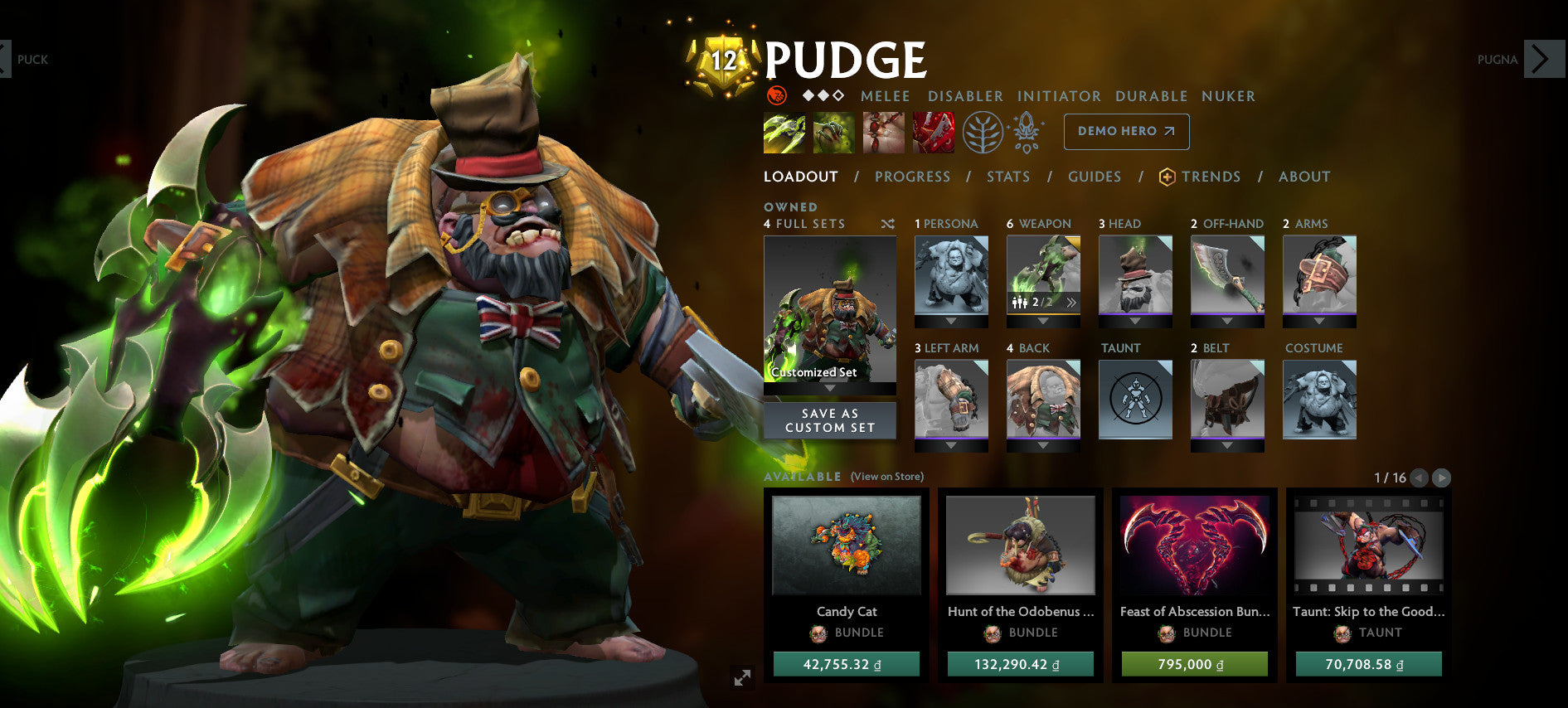Viewport: 1568px width, 708px height.
Task: Click the DEMO HERO button
Action: click(x=1126, y=131)
